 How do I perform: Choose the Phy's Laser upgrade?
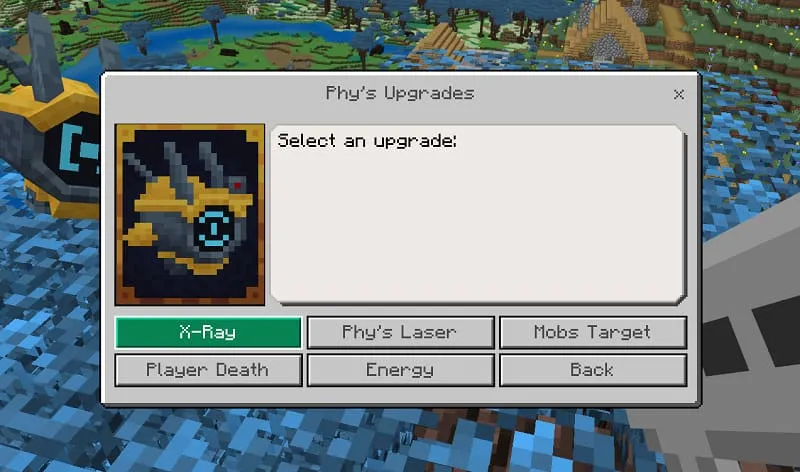click(x=400, y=332)
